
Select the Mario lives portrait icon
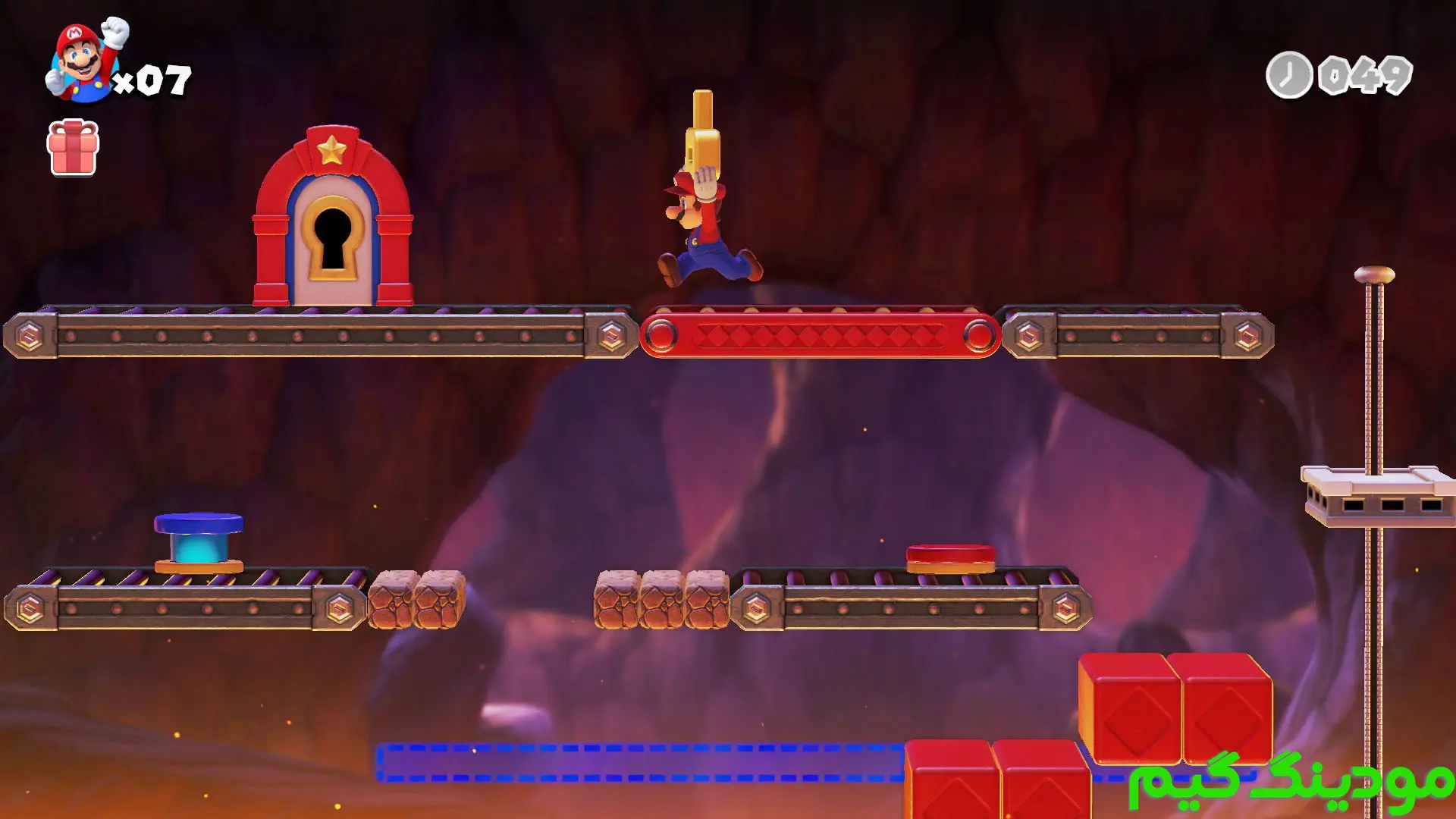[85, 61]
